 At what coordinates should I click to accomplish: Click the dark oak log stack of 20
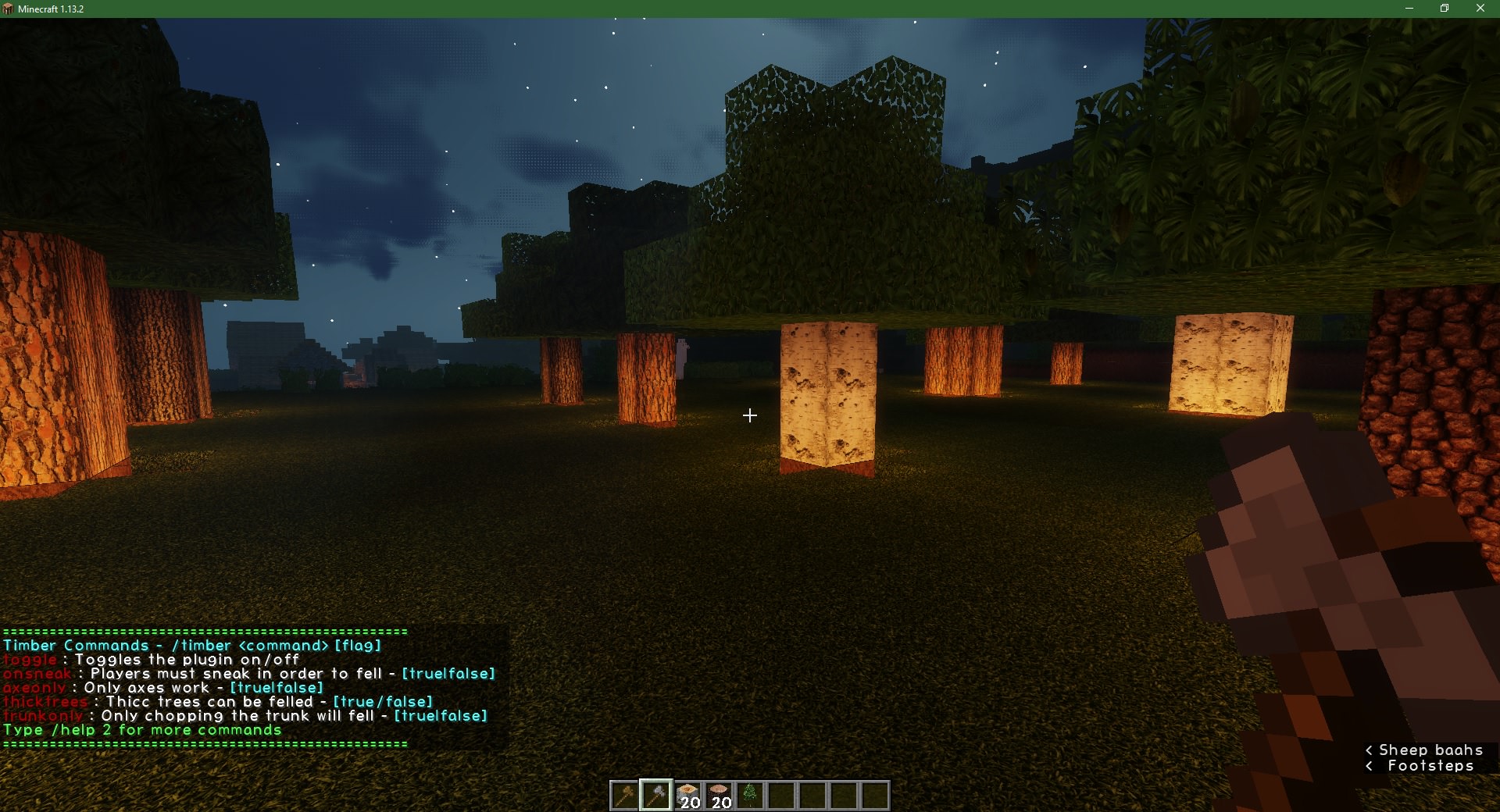(719, 794)
